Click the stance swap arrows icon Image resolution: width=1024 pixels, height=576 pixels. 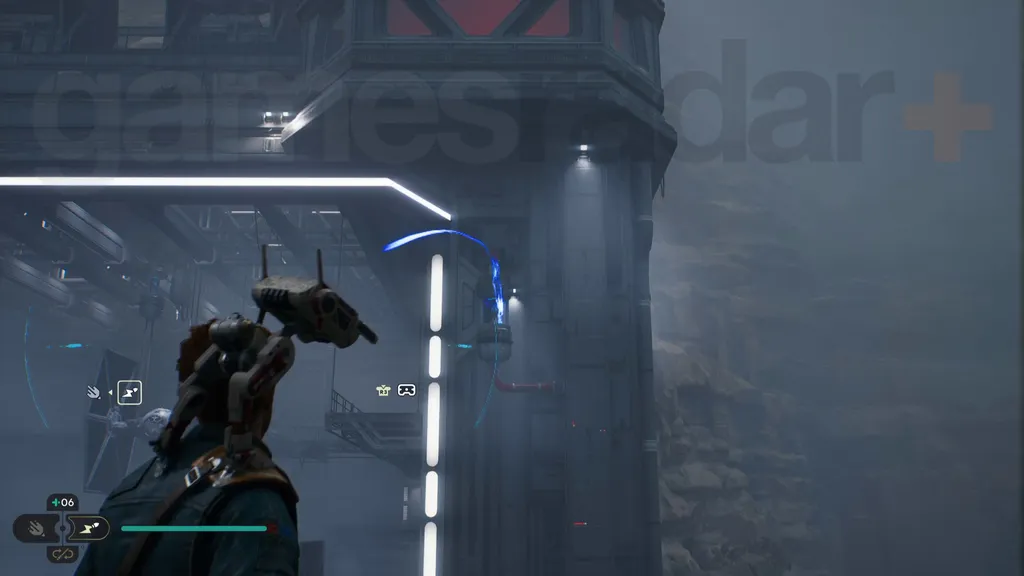(62, 553)
